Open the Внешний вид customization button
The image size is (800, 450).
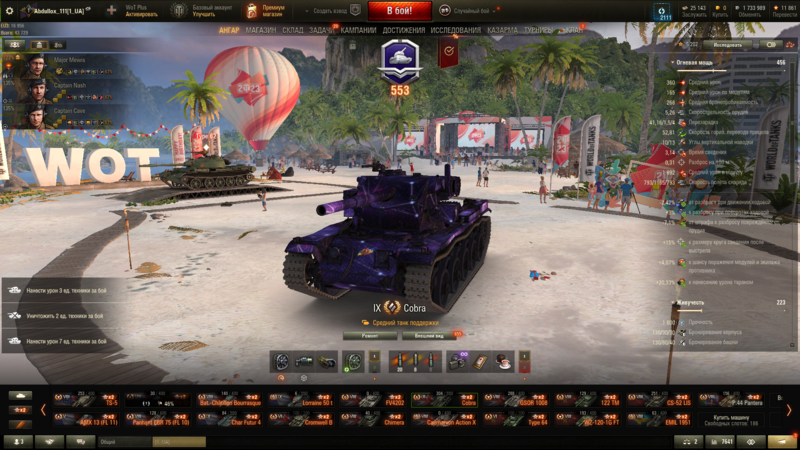[429, 336]
